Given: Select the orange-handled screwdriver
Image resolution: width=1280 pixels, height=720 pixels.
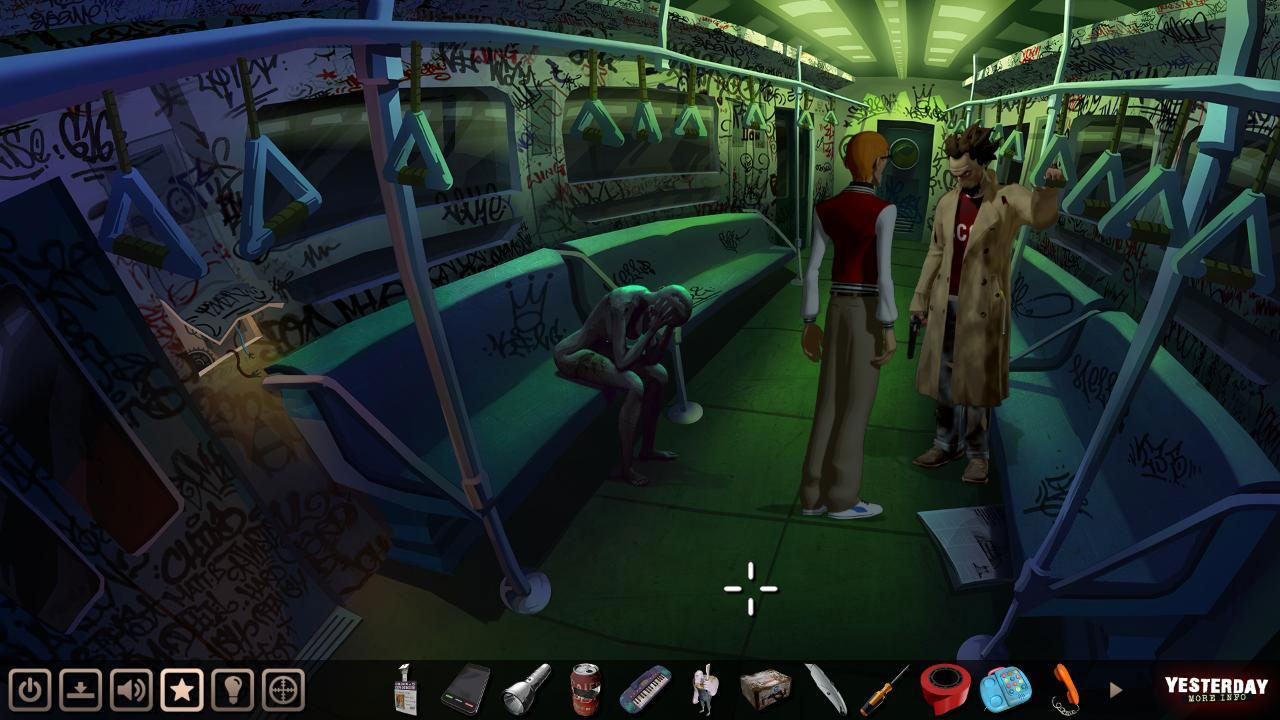Looking at the screenshot, I should (x=884, y=690).
